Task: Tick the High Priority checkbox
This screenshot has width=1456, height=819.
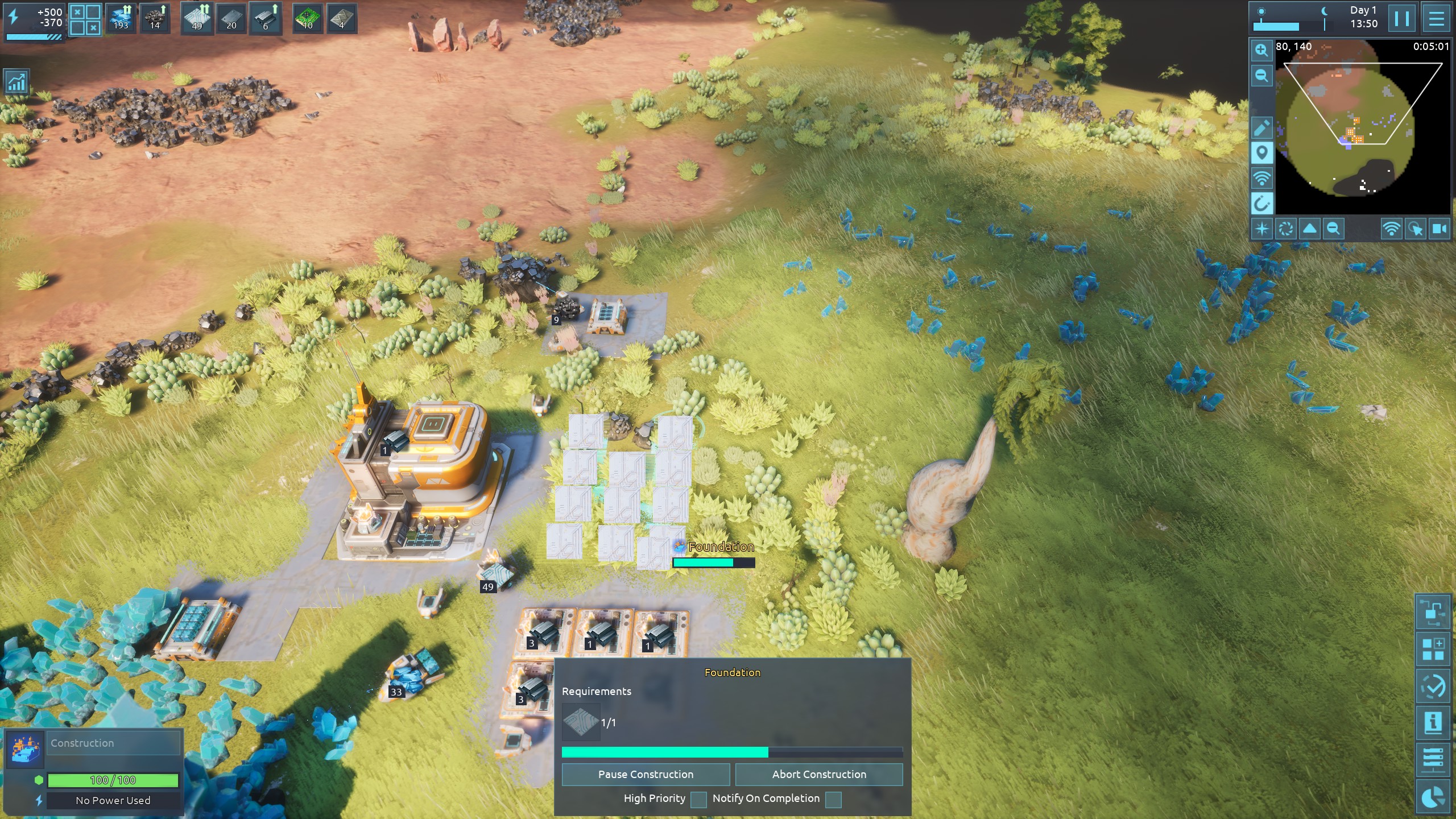Action: pos(698,799)
